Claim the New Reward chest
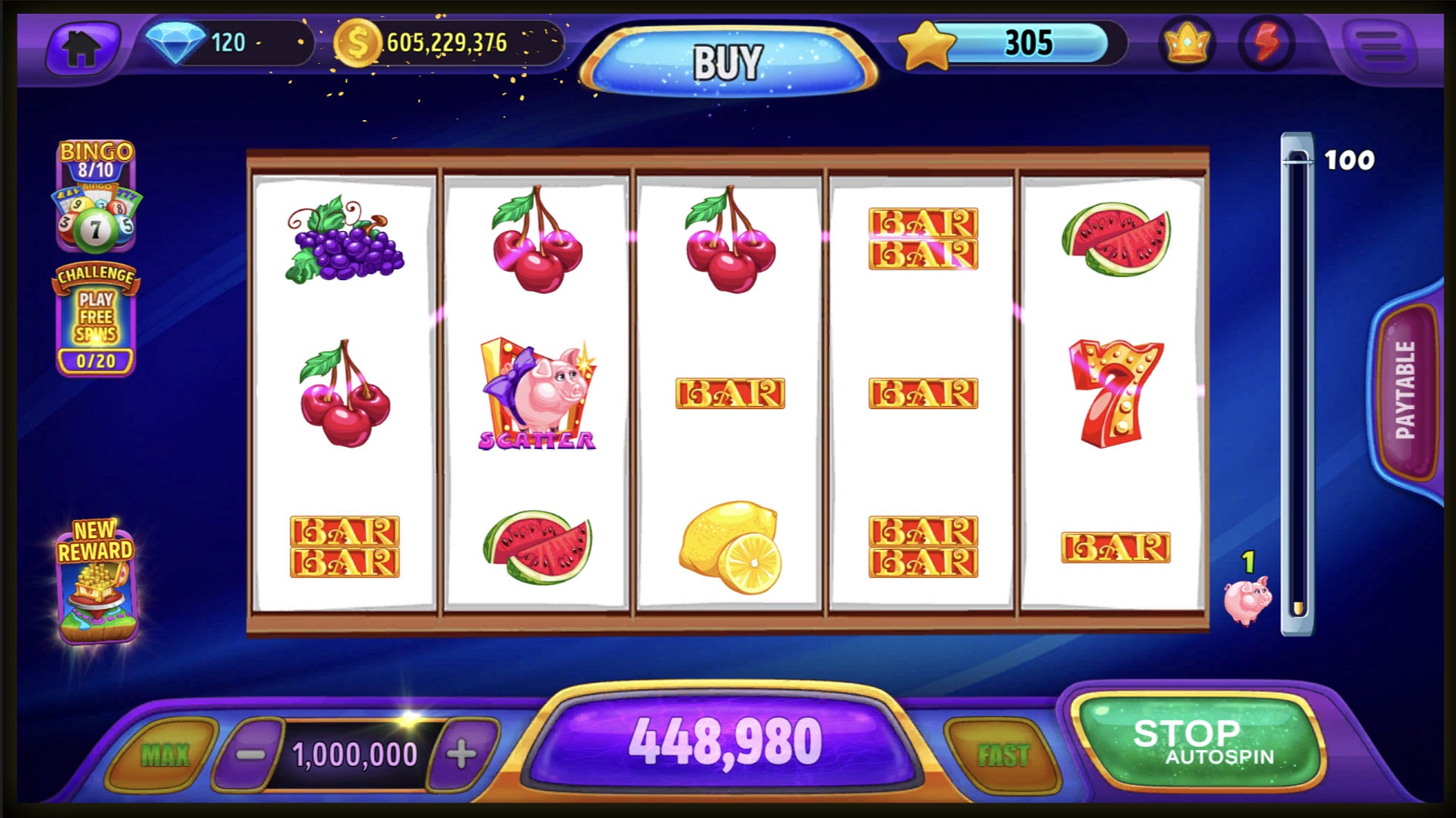 [x=96, y=580]
